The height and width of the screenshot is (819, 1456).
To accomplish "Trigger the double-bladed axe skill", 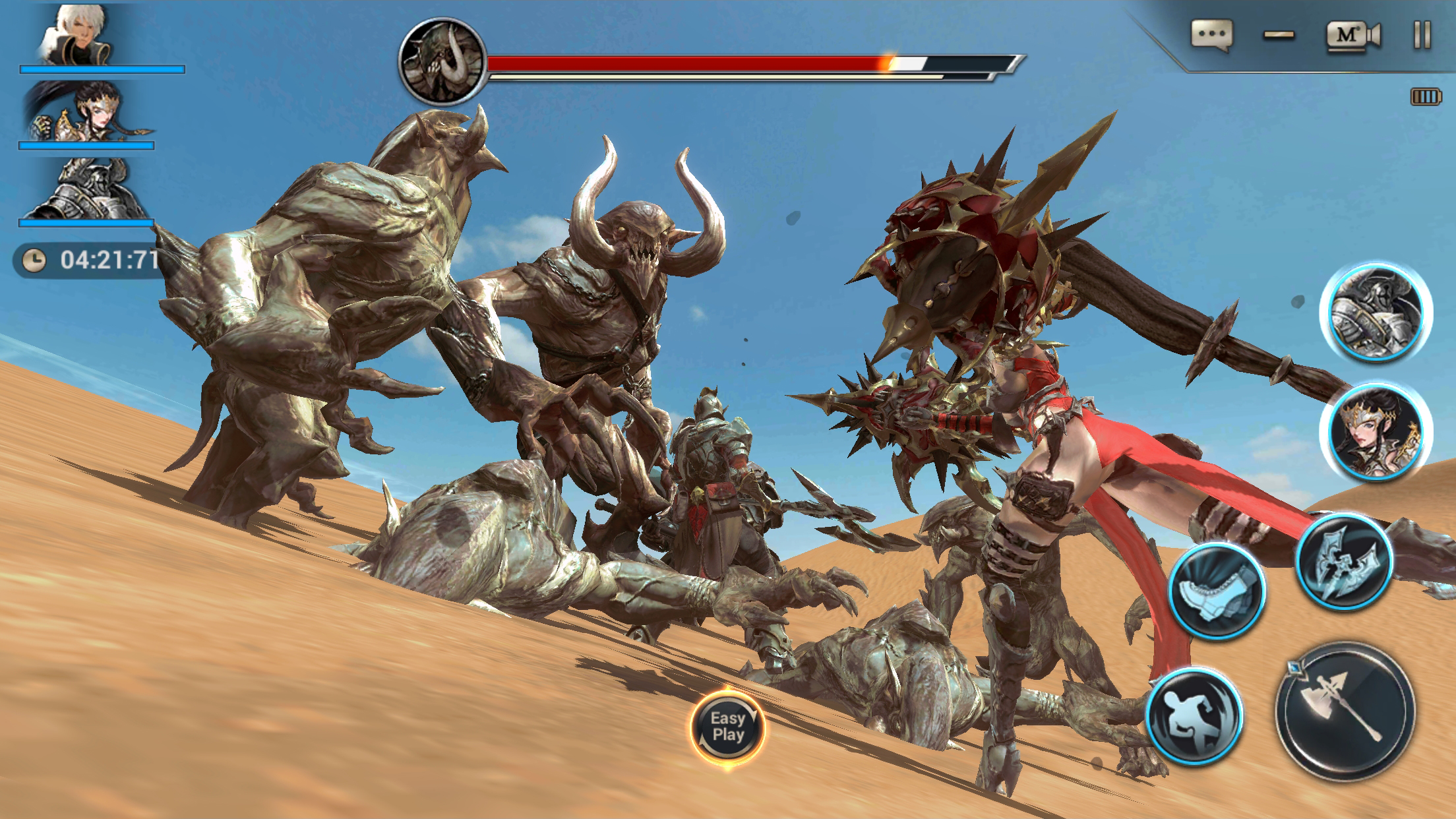I will pyautogui.click(x=1345, y=562).
